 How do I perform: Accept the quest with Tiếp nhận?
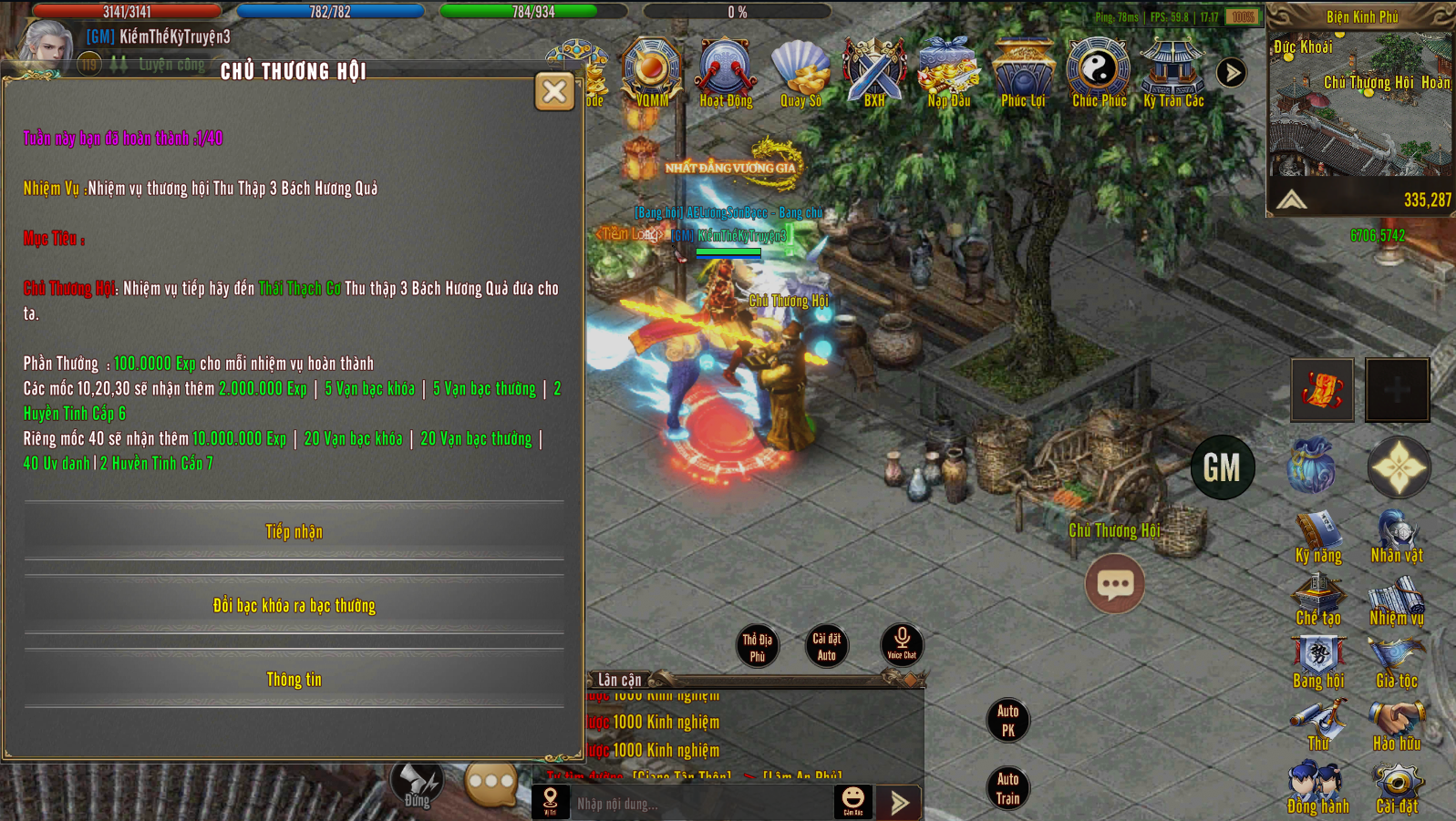[294, 531]
